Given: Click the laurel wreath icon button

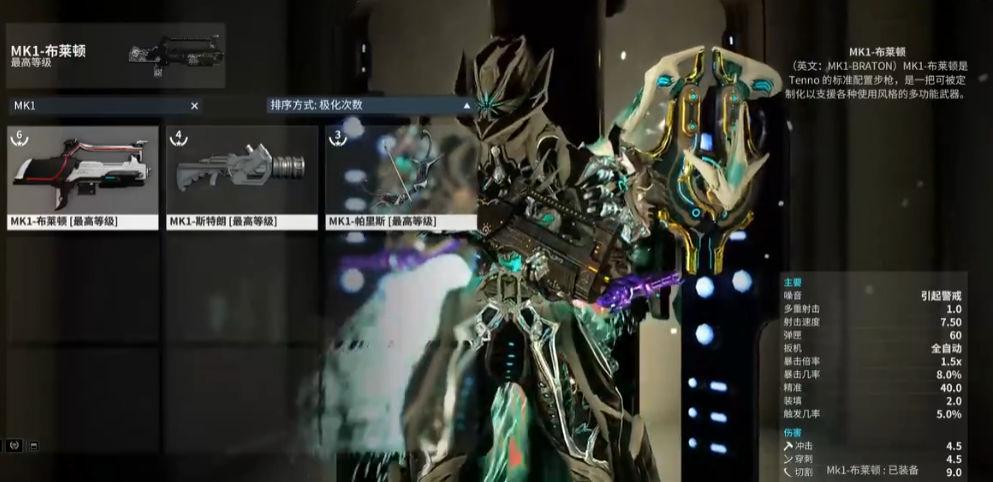Looking at the screenshot, I should 14,445.
